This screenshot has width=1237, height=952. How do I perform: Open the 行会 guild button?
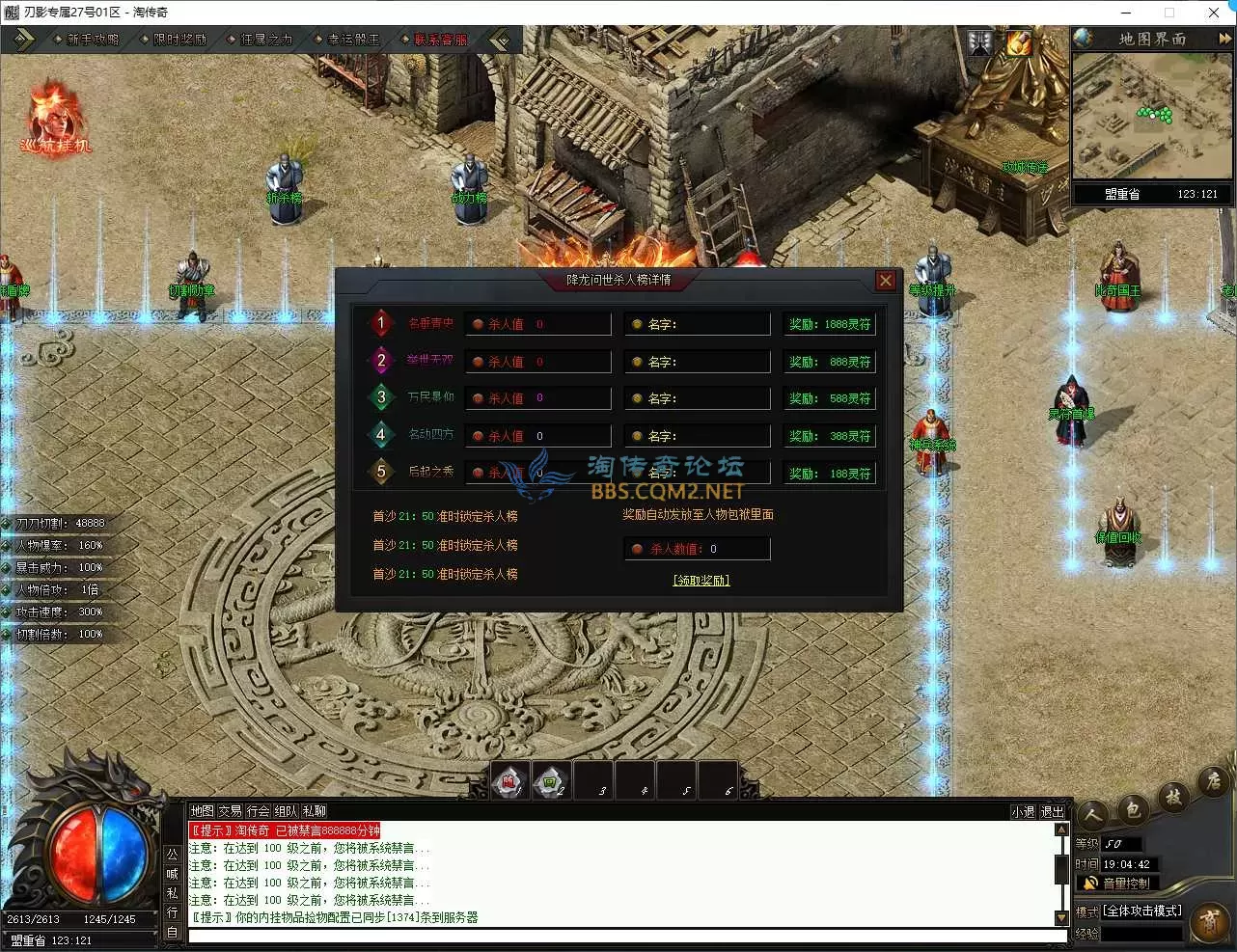click(258, 811)
